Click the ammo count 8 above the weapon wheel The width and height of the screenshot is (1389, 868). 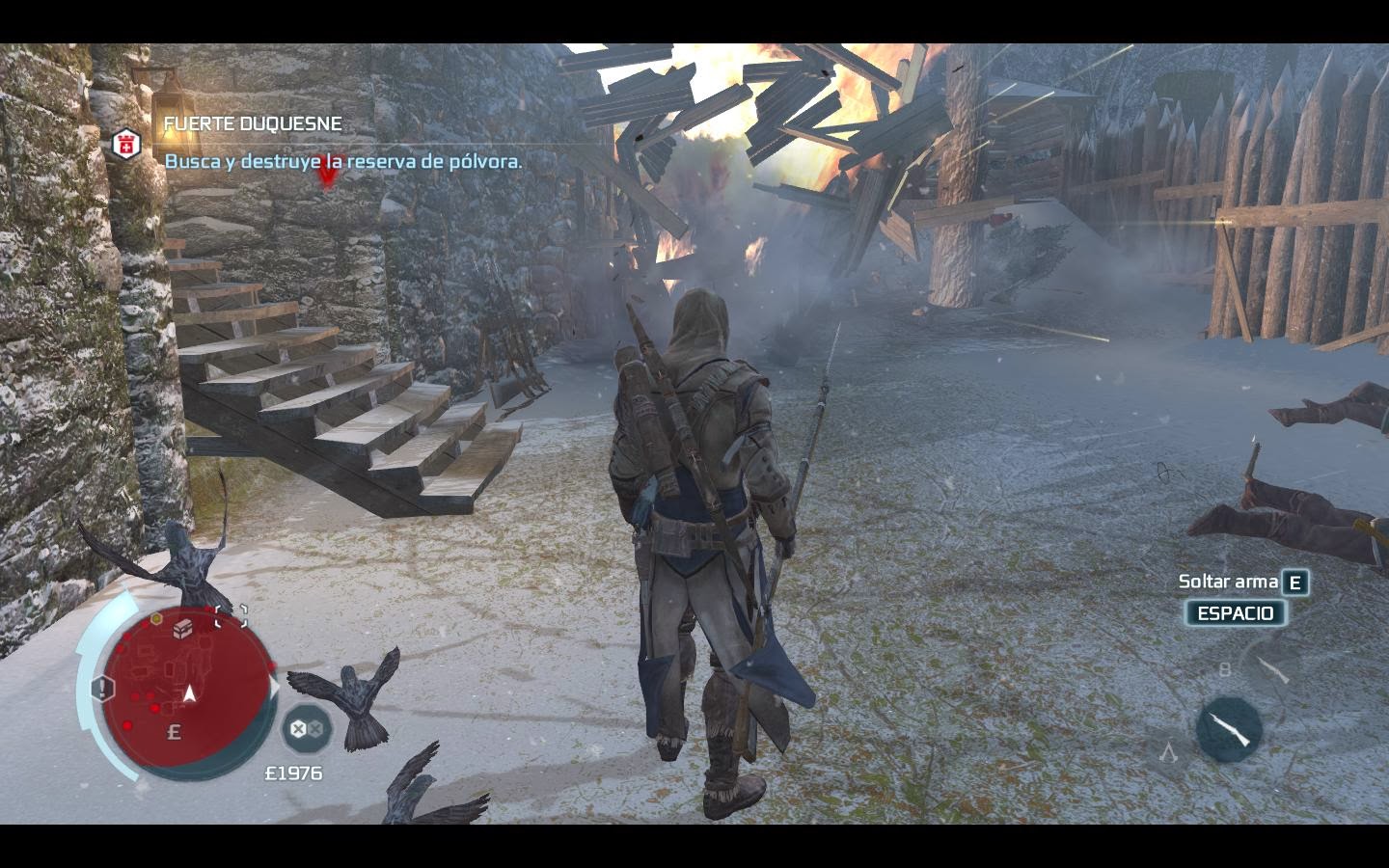(1225, 669)
